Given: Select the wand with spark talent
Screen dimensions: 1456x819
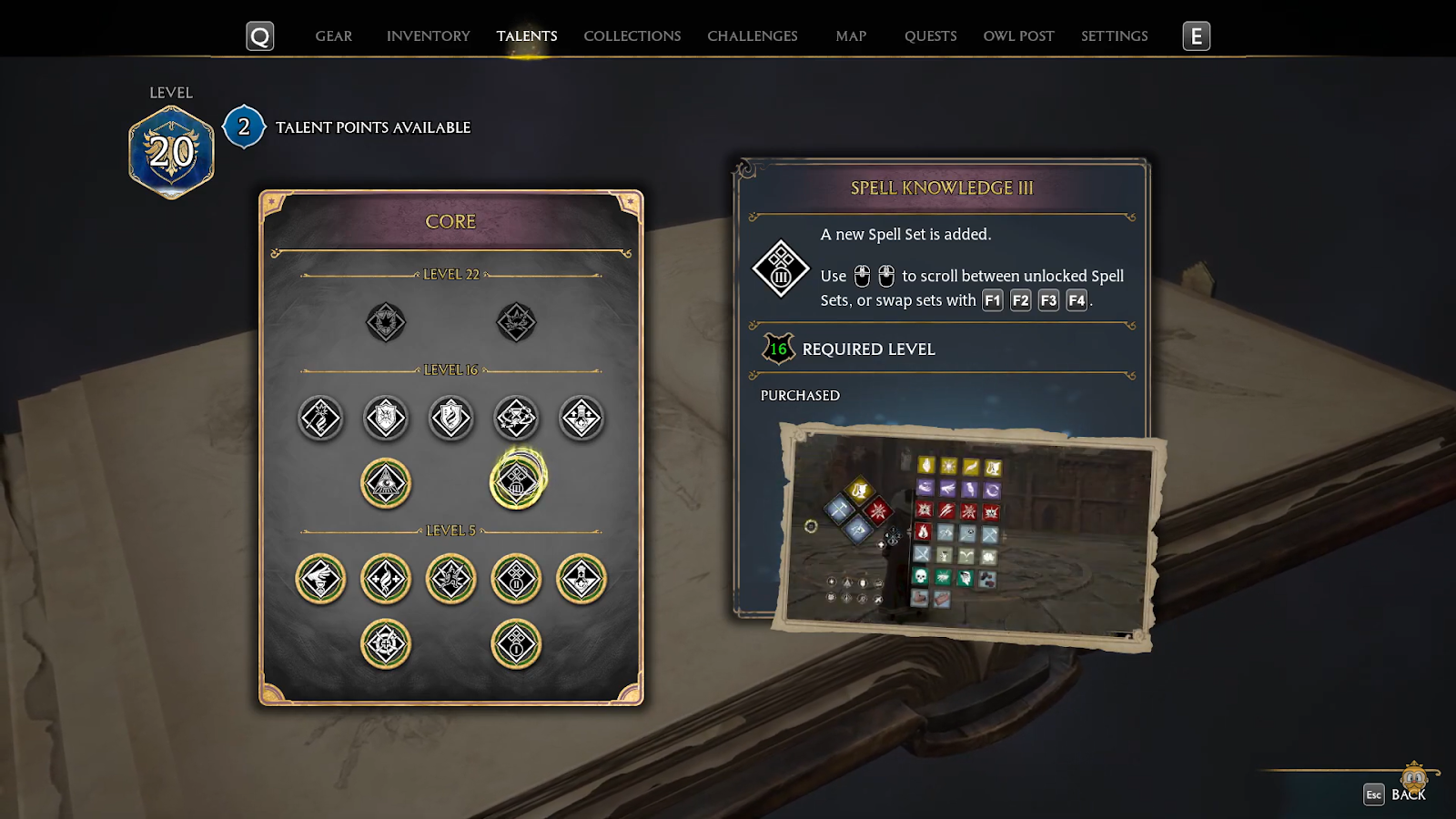Looking at the screenshot, I should (320, 419).
